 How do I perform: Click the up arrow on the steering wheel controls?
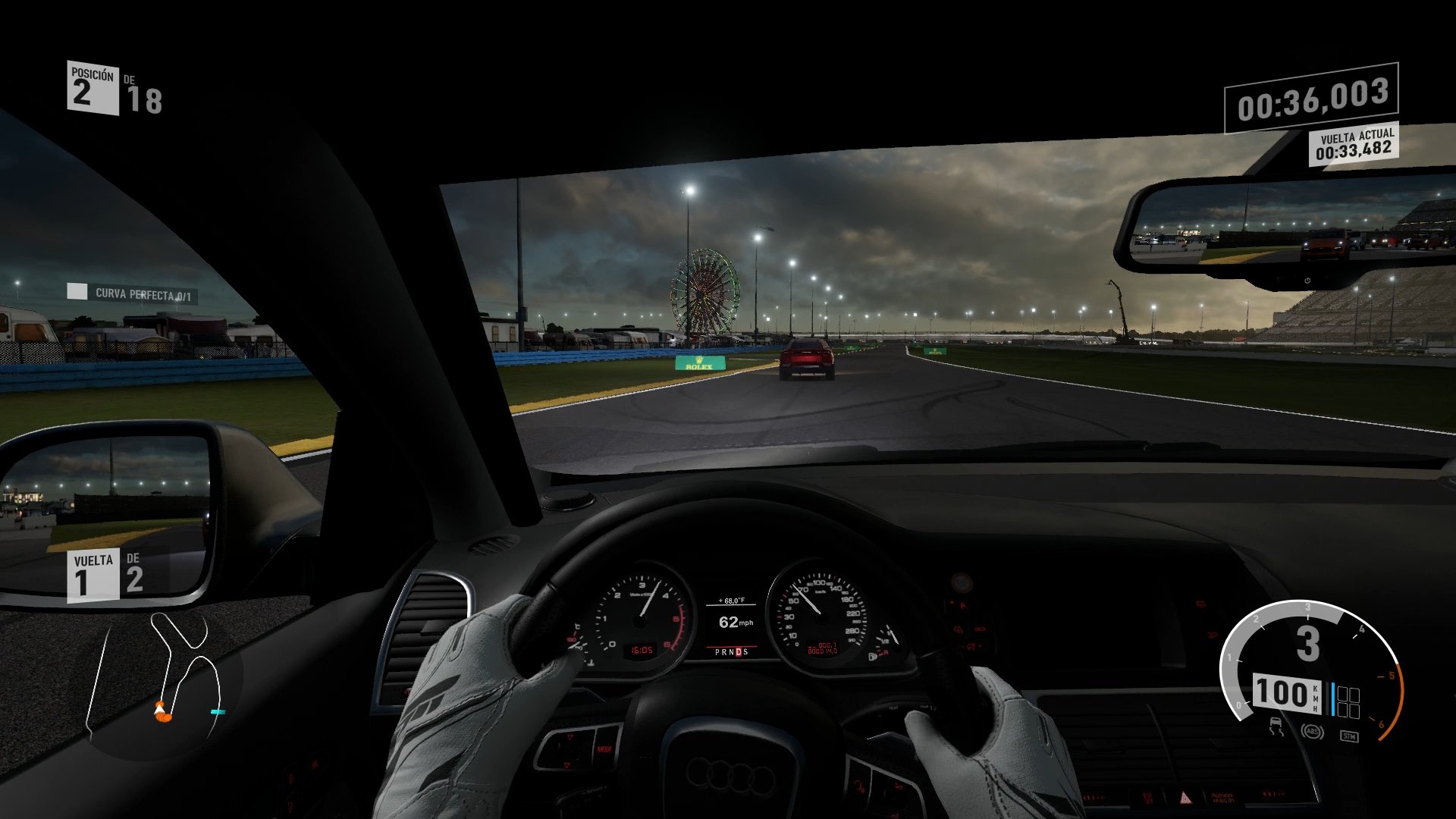click(570, 736)
